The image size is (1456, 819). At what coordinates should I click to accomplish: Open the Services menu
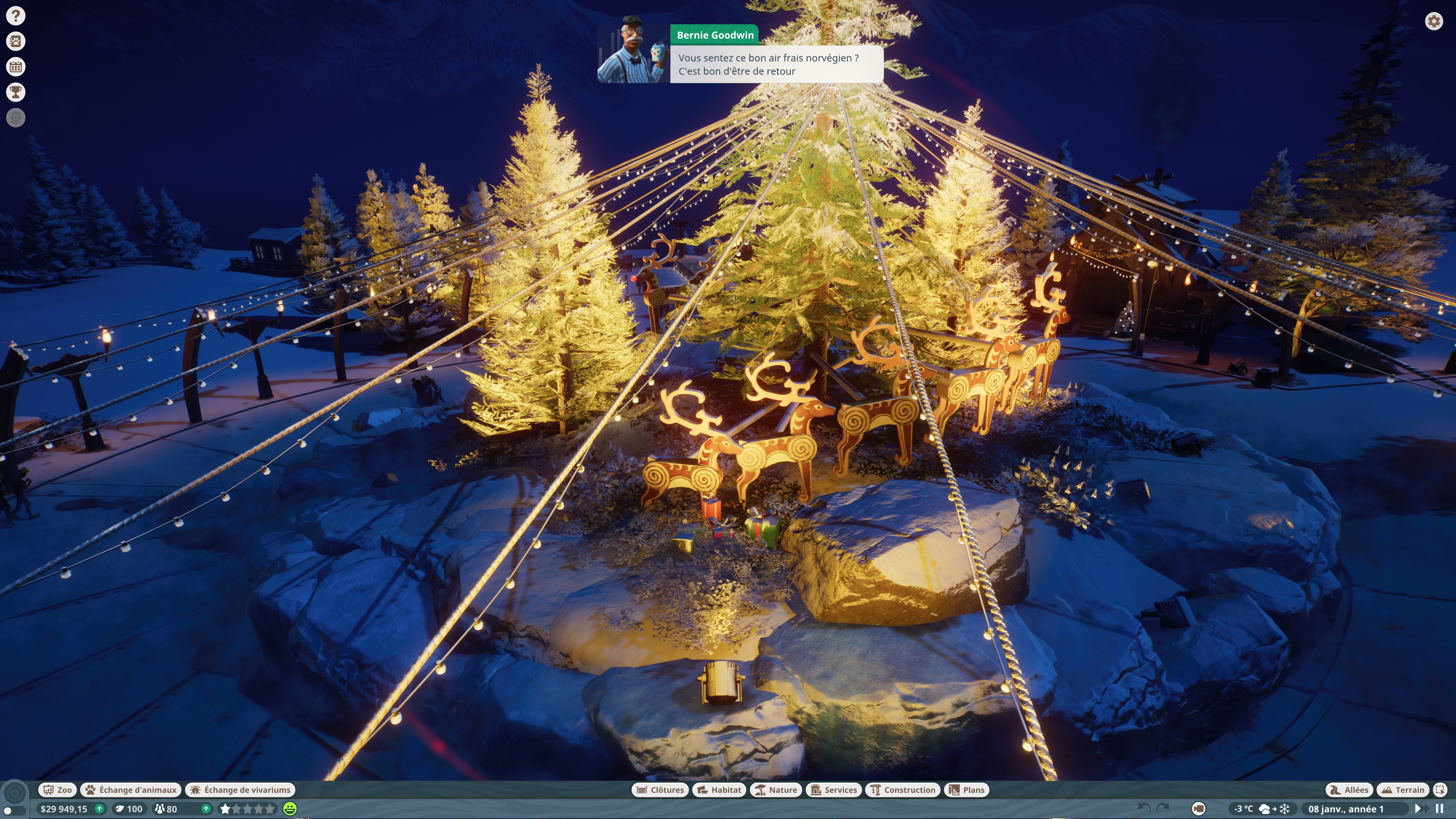[834, 789]
